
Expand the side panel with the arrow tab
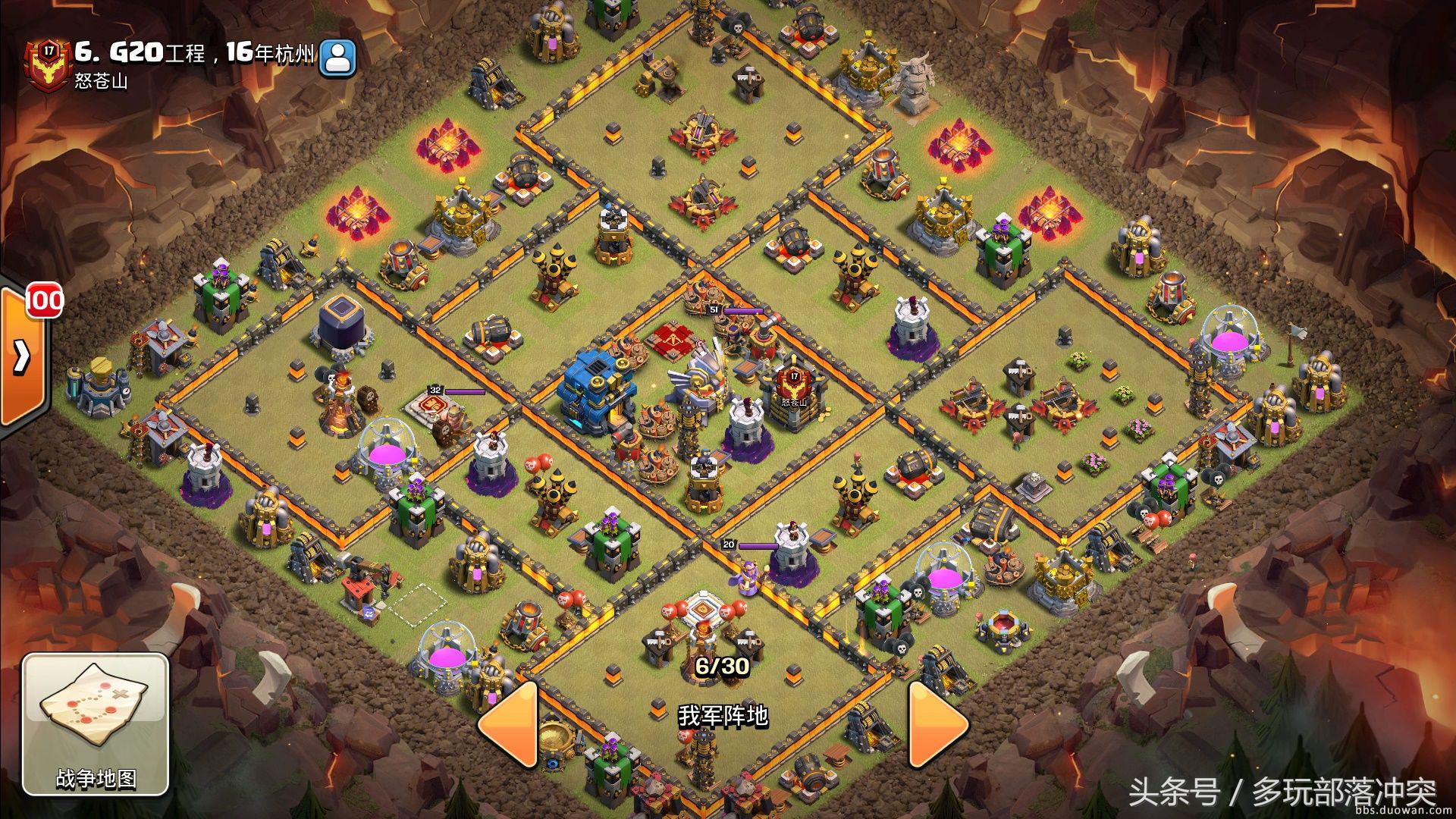22,356
